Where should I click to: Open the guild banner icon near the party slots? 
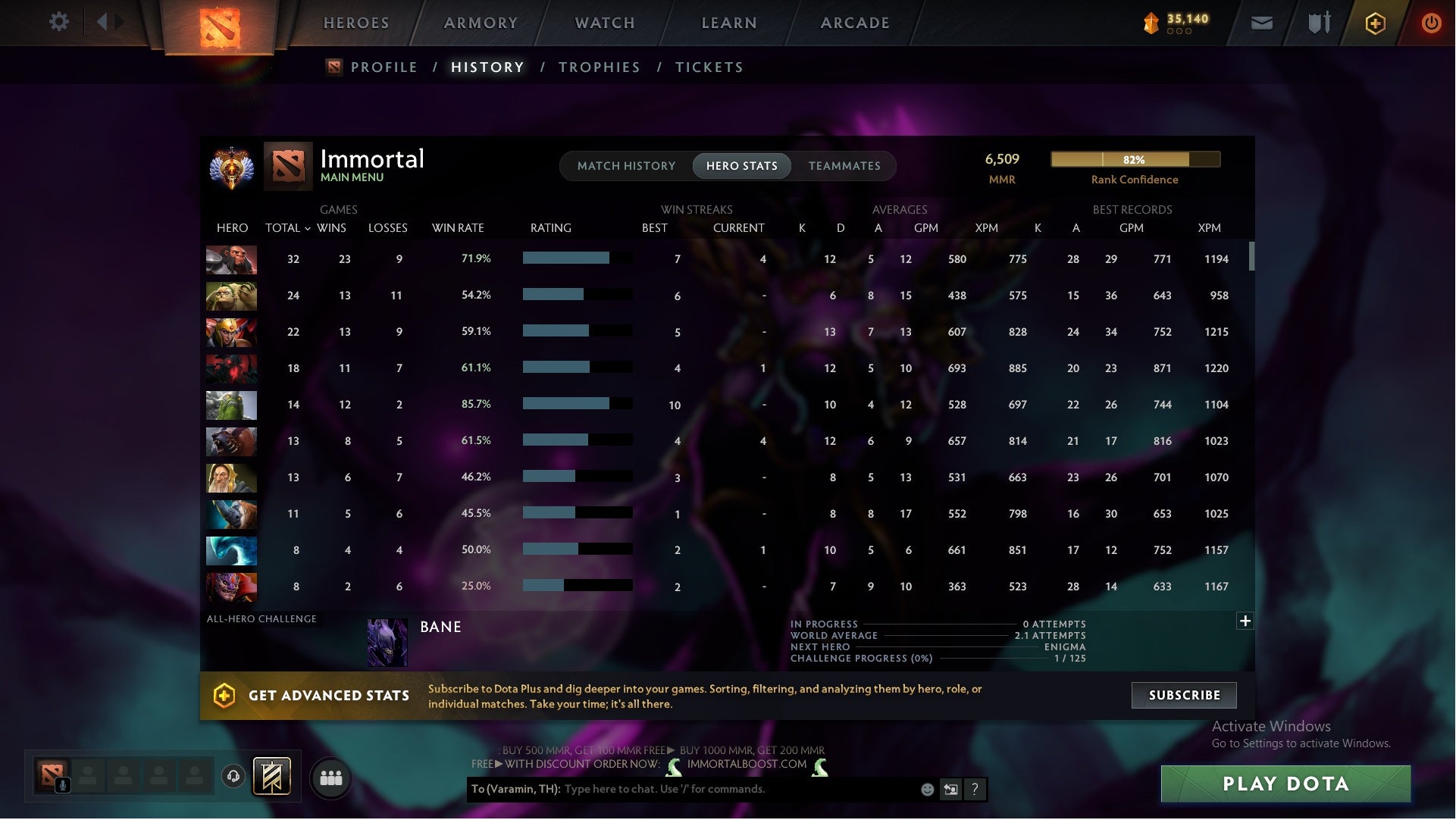point(271,778)
